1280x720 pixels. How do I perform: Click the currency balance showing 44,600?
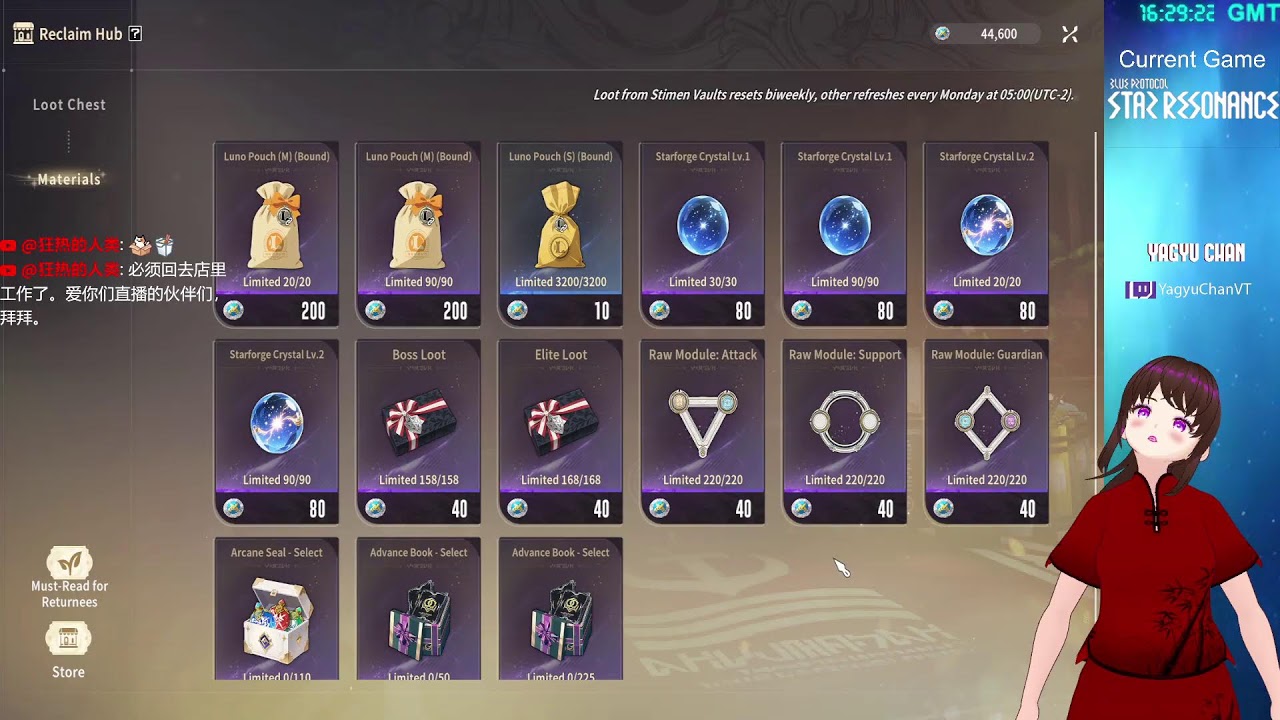pyautogui.click(x=986, y=34)
